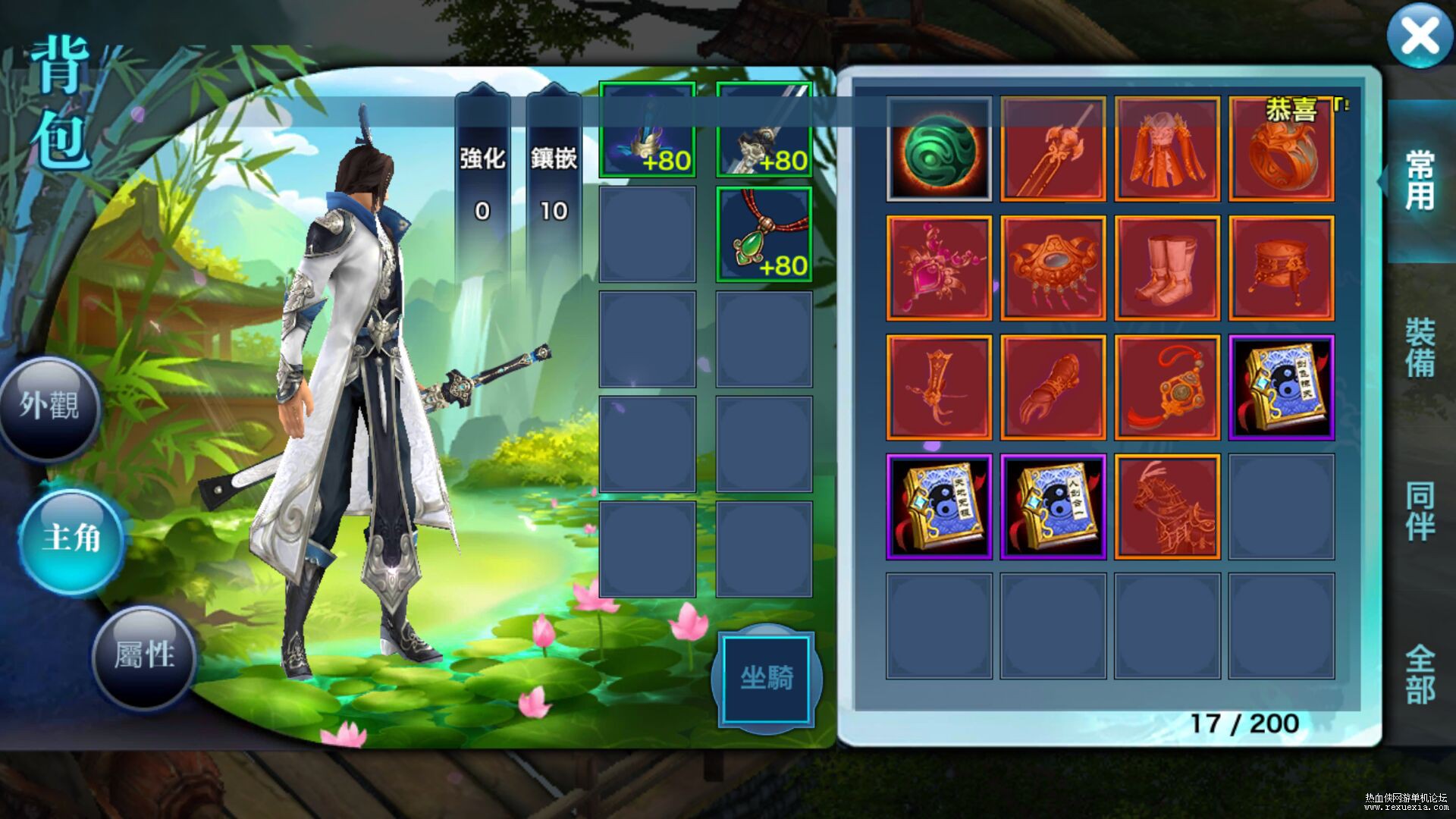1456x819 pixels.
Task: Select the red boots item
Action: [1167, 268]
